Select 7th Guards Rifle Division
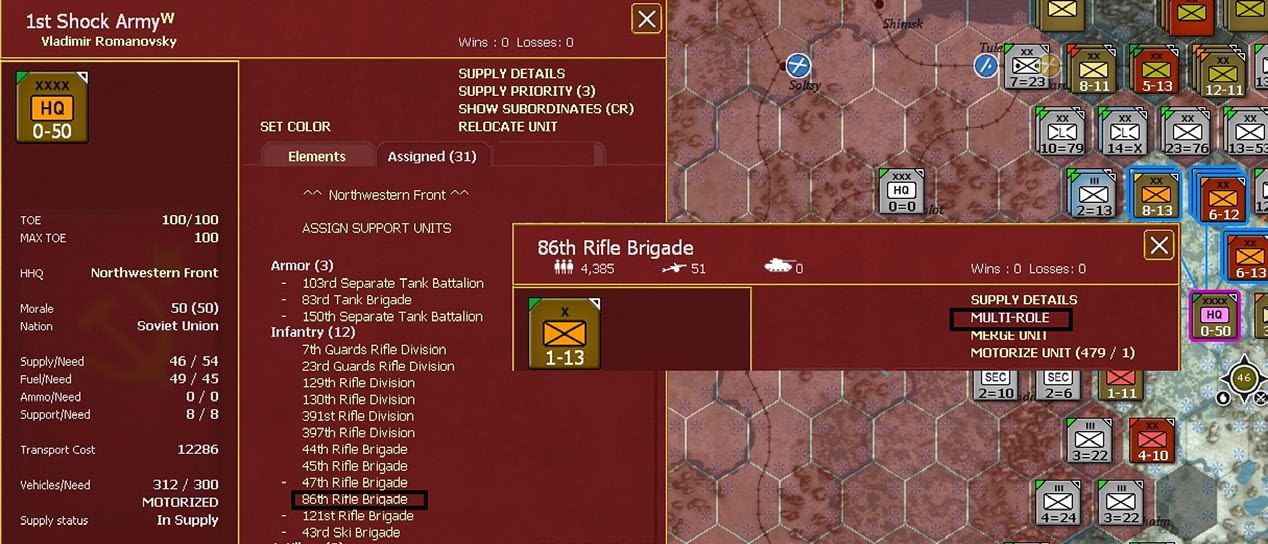 374,350
